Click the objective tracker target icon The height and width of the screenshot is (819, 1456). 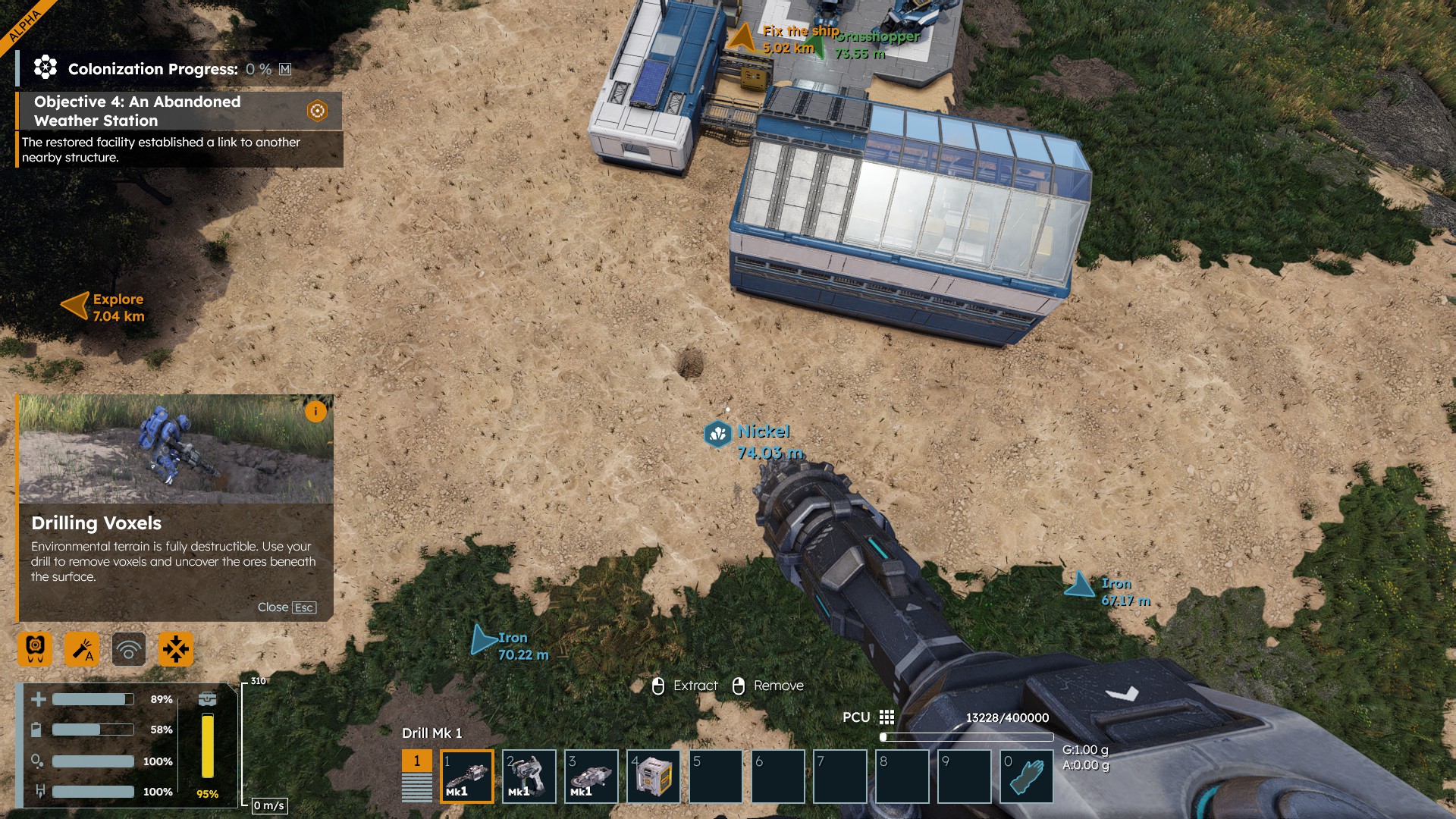(x=317, y=111)
